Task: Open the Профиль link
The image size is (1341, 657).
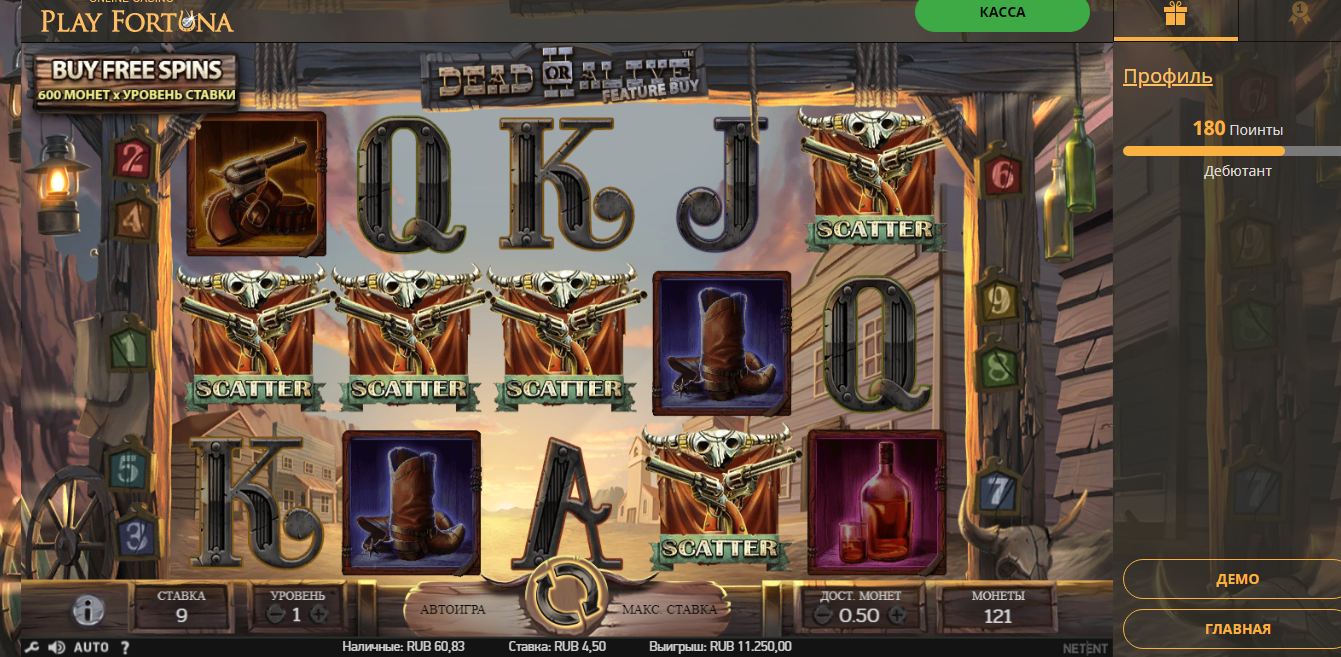Action: 1167,76
